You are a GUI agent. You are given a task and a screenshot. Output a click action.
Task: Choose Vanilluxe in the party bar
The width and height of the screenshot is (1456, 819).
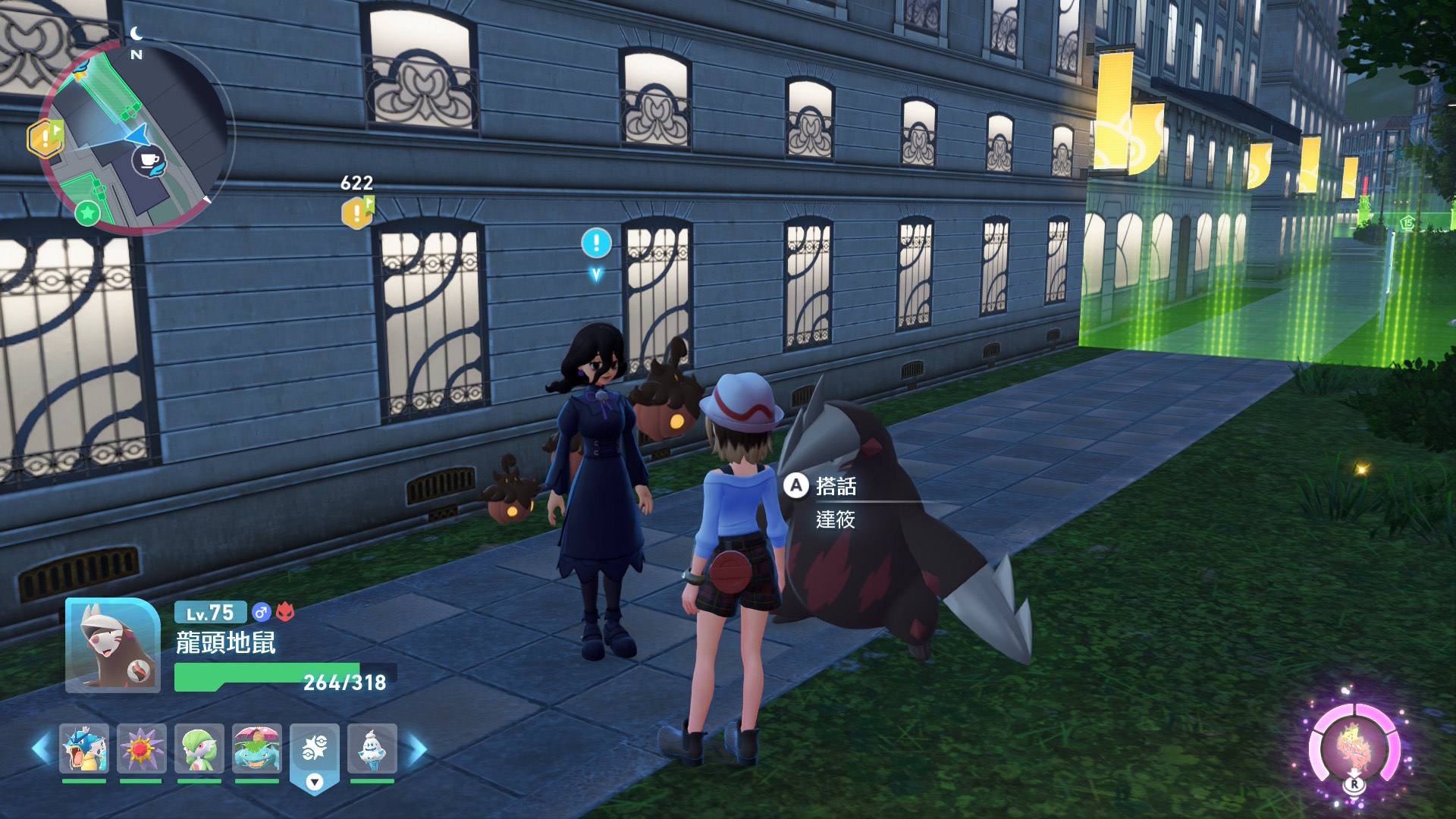372,748
